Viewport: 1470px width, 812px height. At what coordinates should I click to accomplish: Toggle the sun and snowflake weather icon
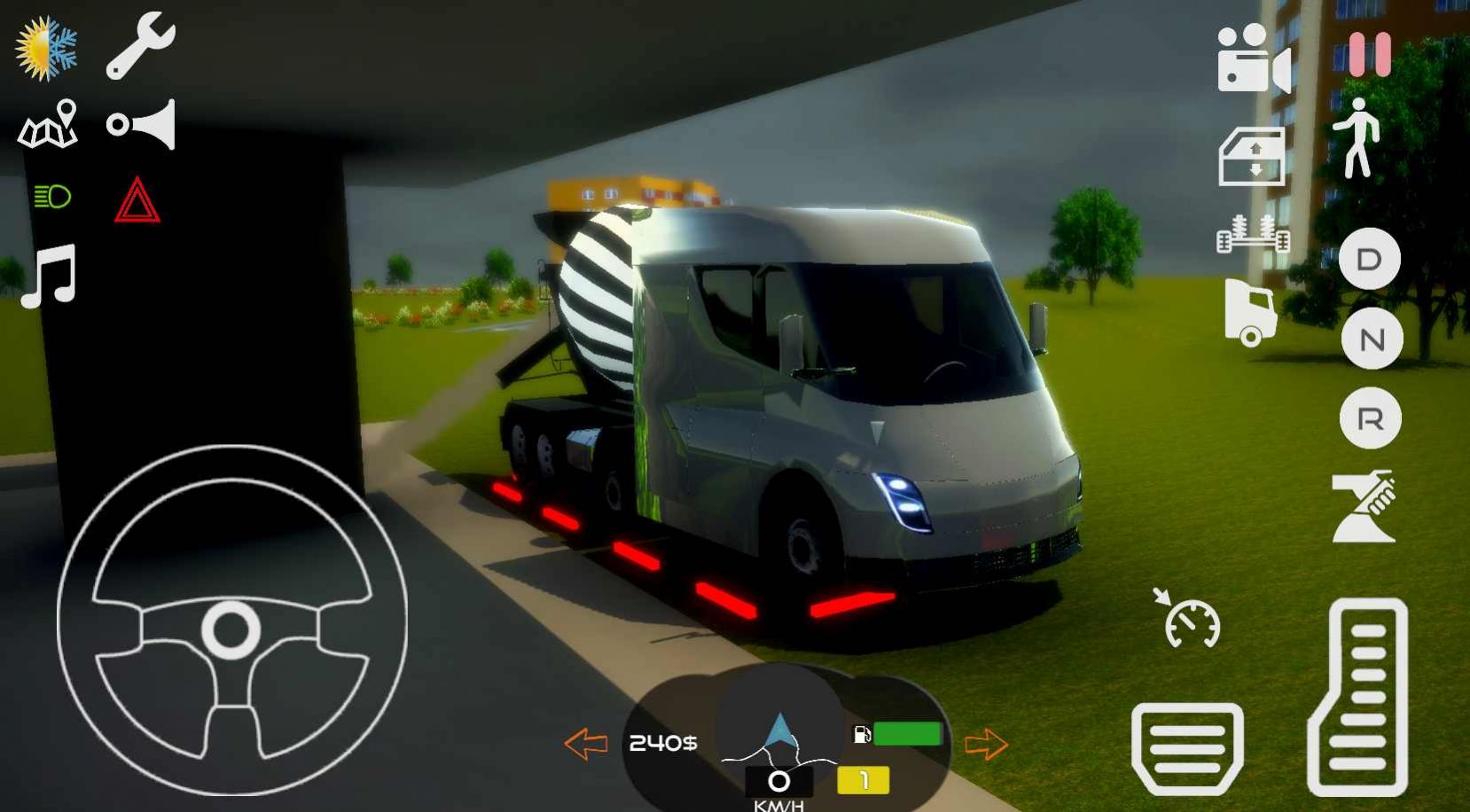tap(46, 49)
